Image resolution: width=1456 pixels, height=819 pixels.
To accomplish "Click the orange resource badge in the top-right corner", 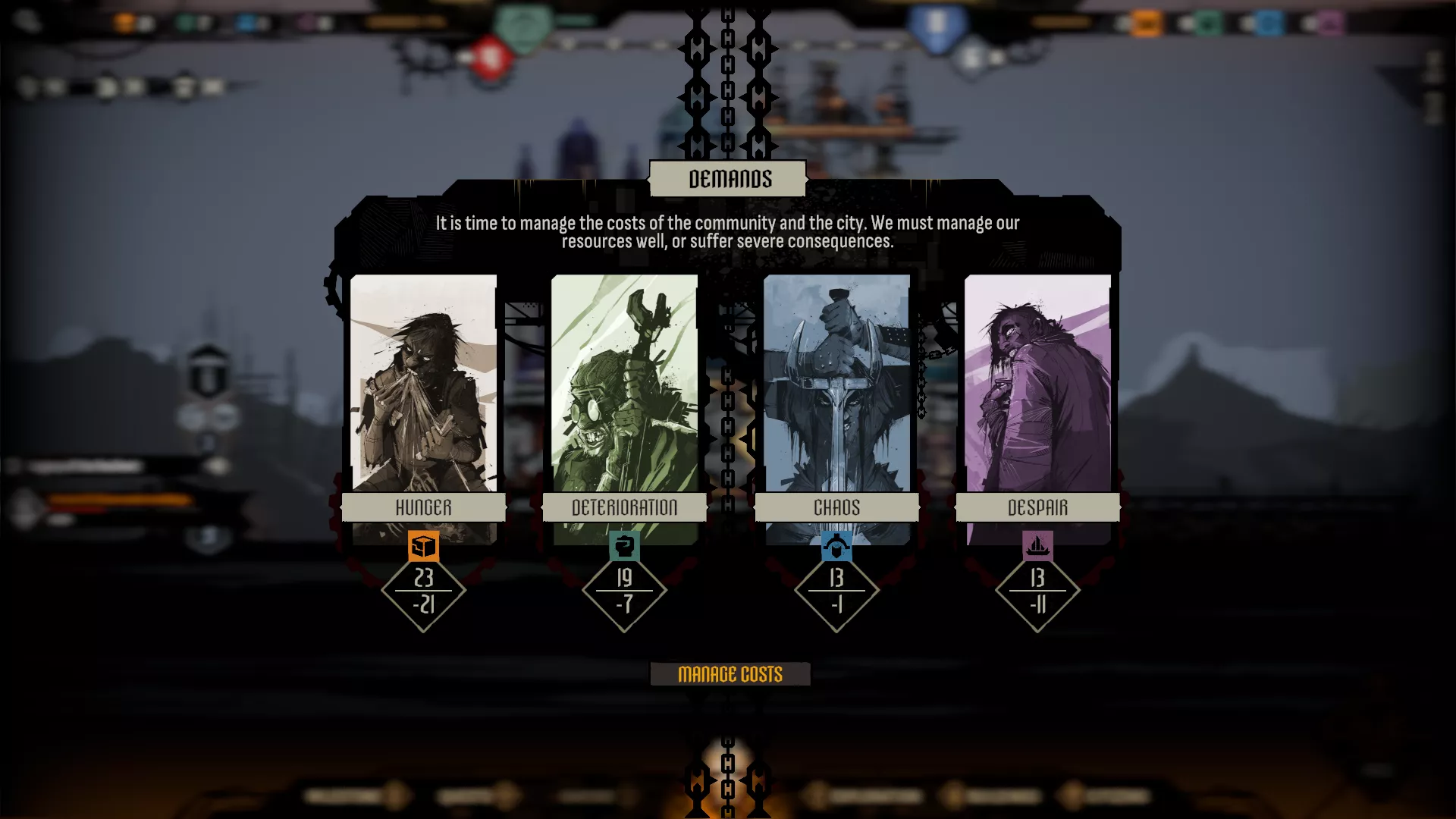I will click(1146, 24).
